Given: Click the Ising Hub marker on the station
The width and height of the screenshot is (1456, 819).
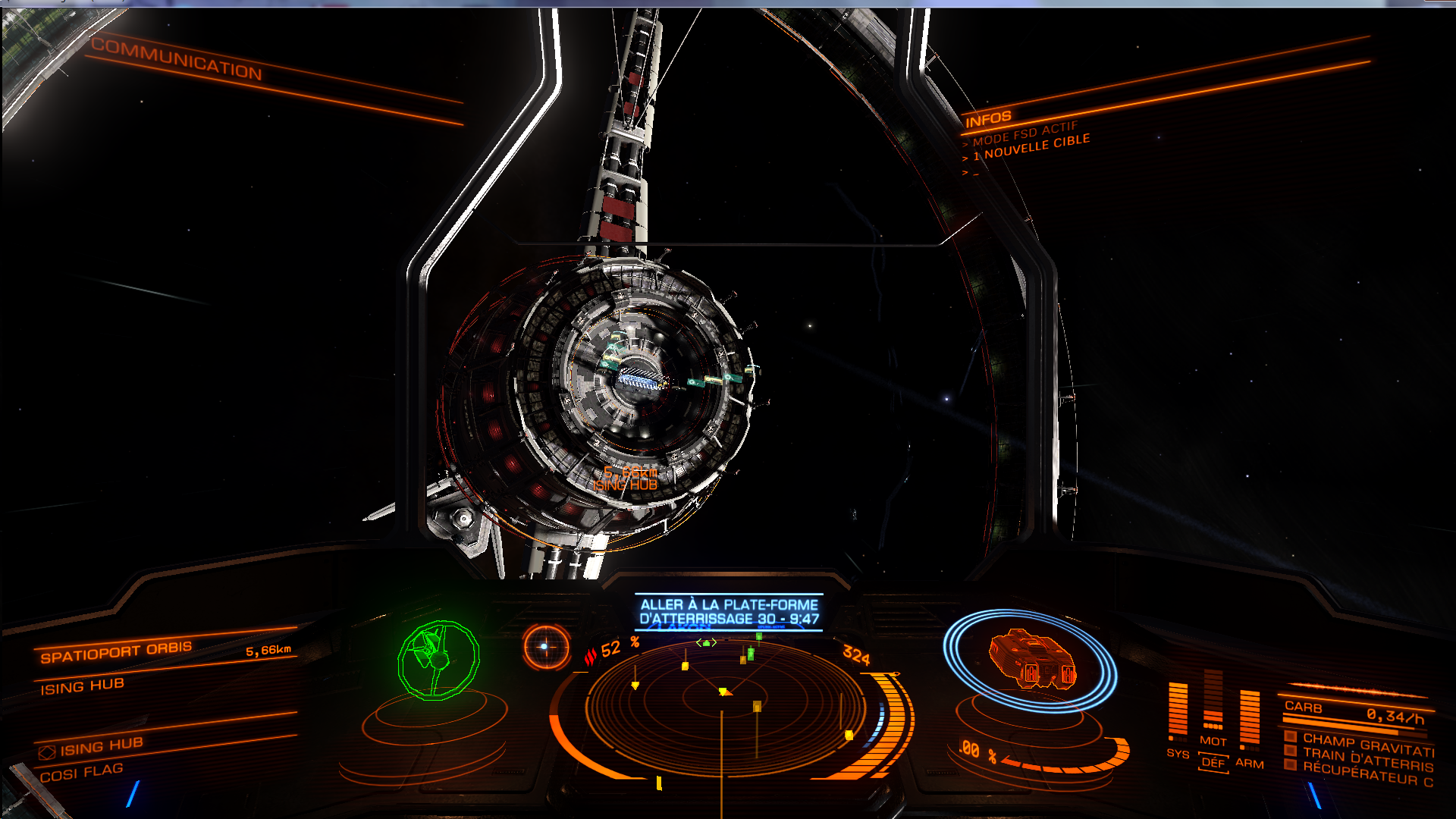Looking at the screenshot, I should pyautogui.click(x=626, y=485).
